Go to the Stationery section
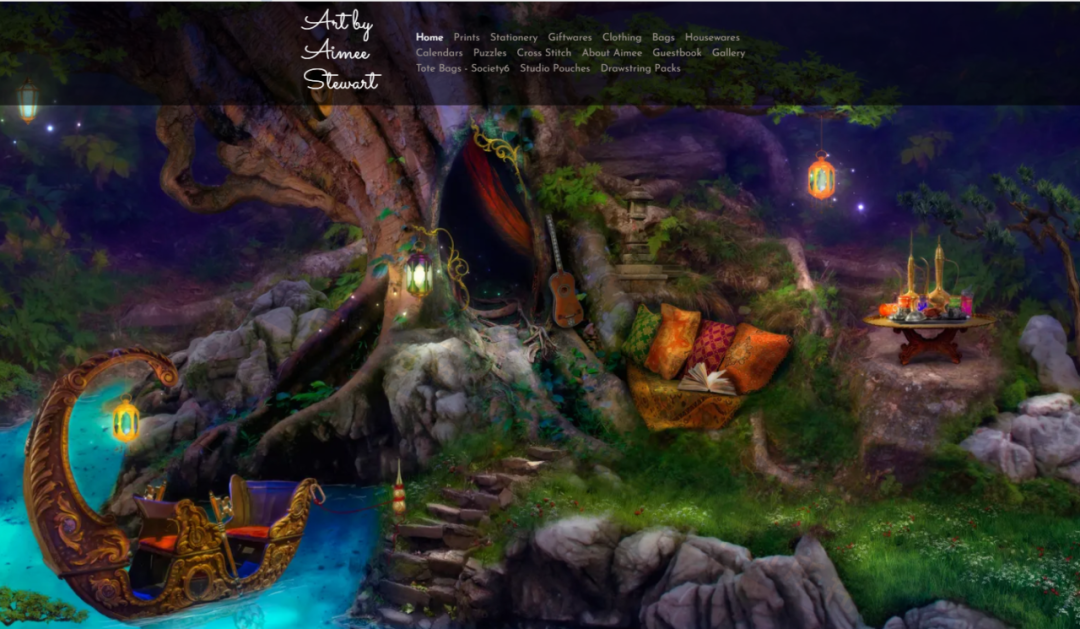This screenshot has width=1080, height=629. (513, 38)
